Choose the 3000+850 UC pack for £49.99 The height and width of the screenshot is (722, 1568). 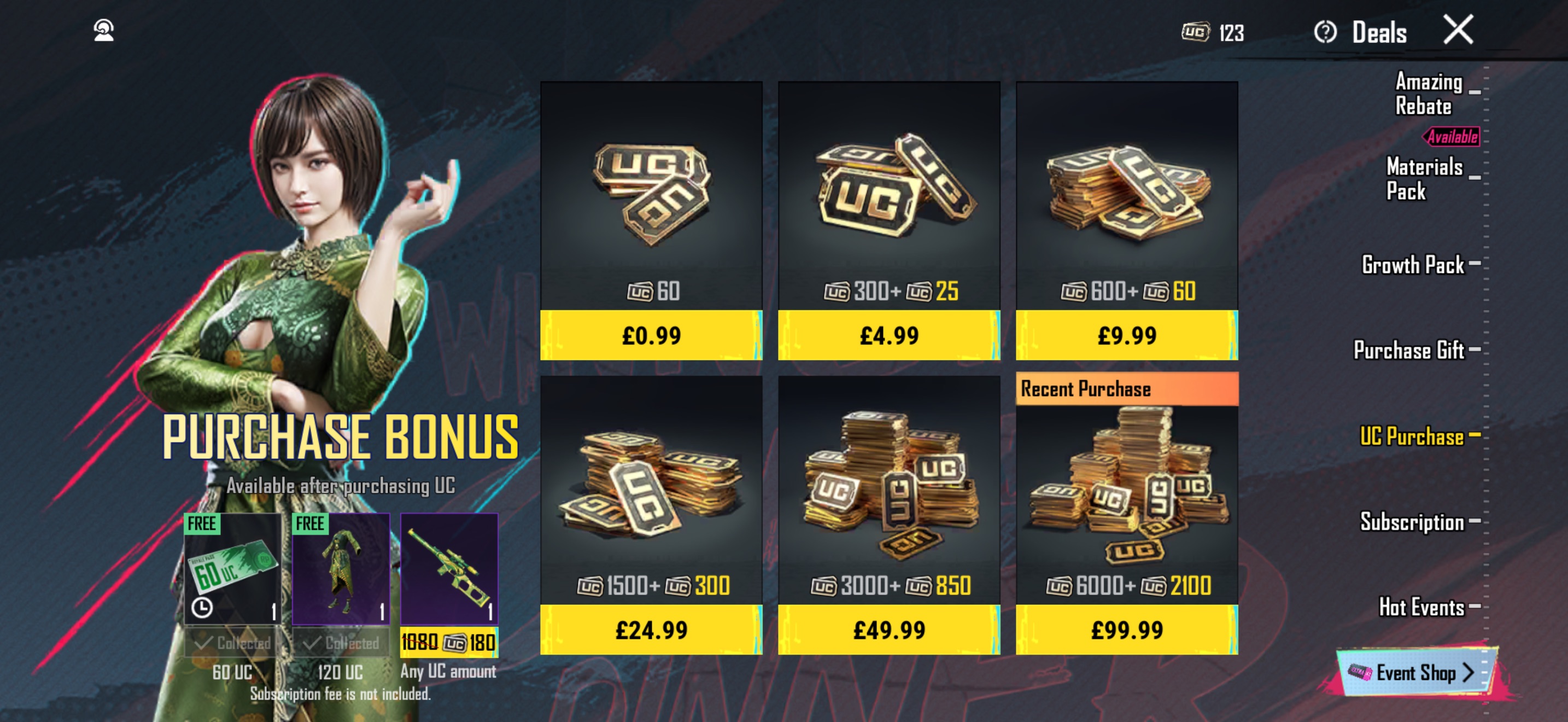point(888,629)
